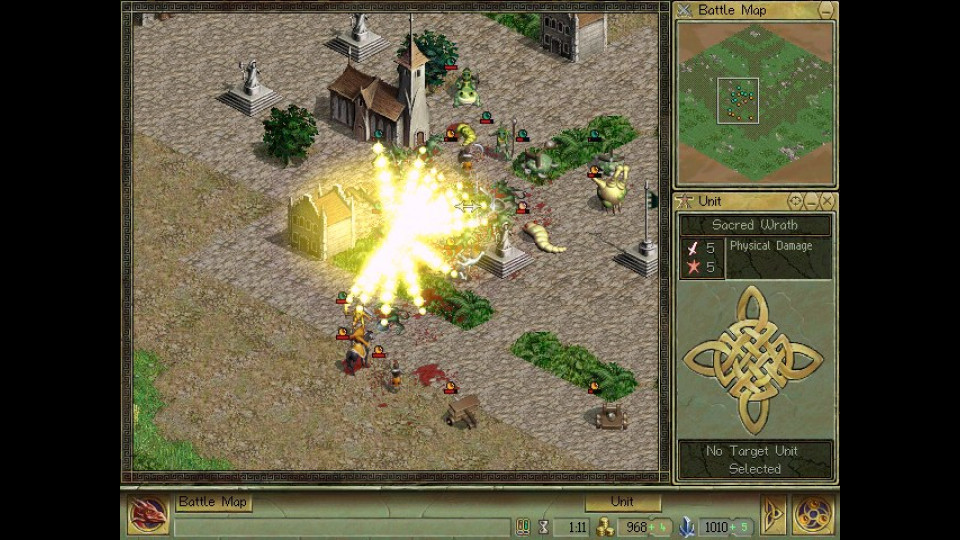
Task: Select the Battle Map button on bottom bar
Action: tap(214, 502)
